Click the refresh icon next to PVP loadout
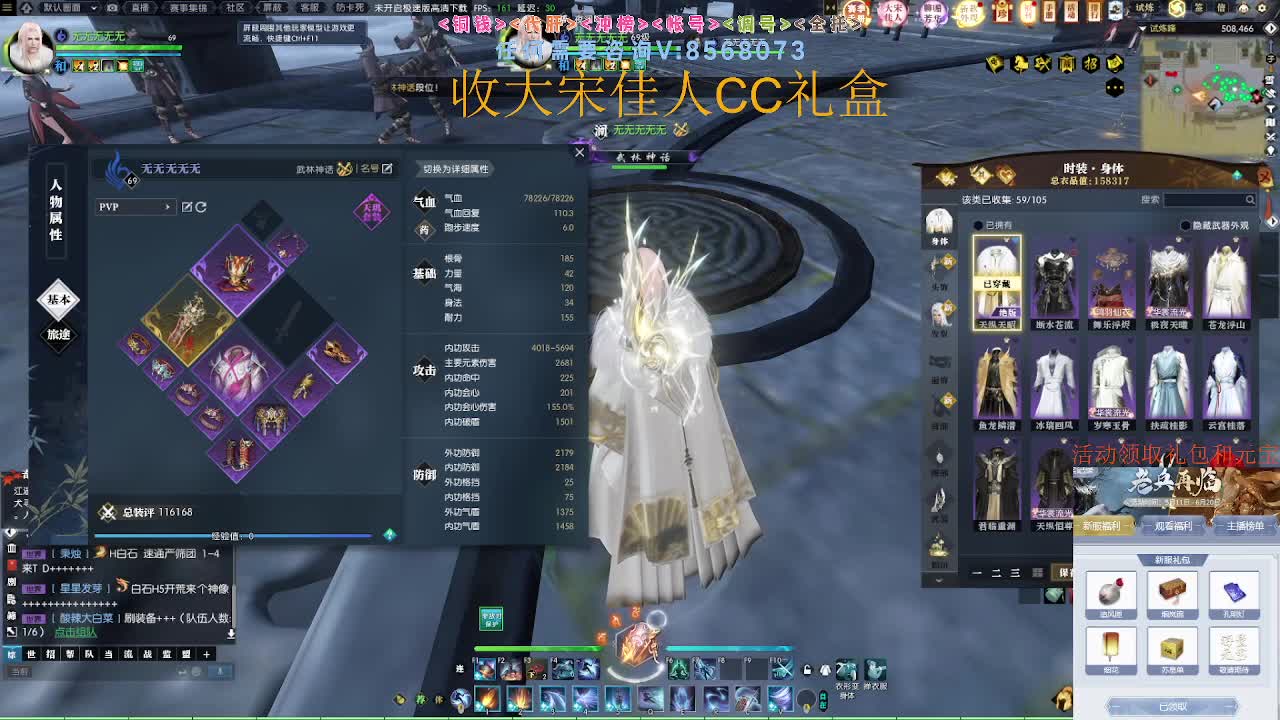1280x720 pixels. 200,208
